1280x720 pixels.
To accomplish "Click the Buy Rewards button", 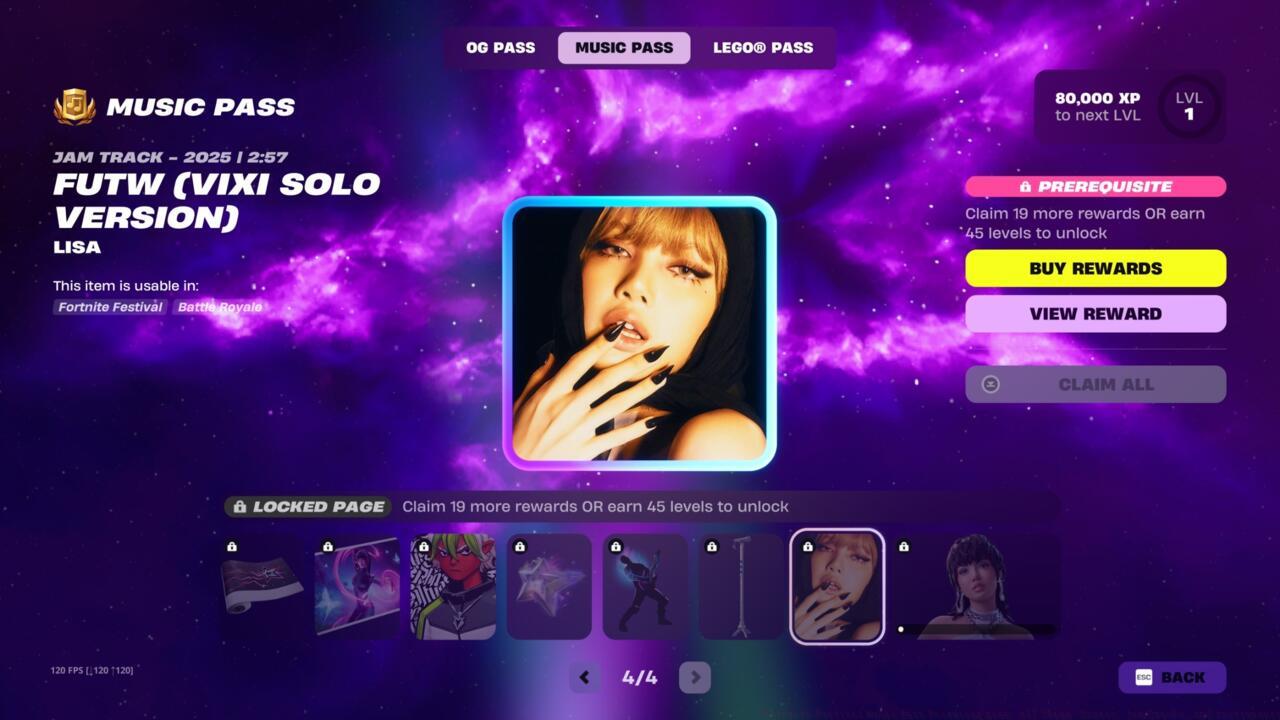I will [1095, 268].
